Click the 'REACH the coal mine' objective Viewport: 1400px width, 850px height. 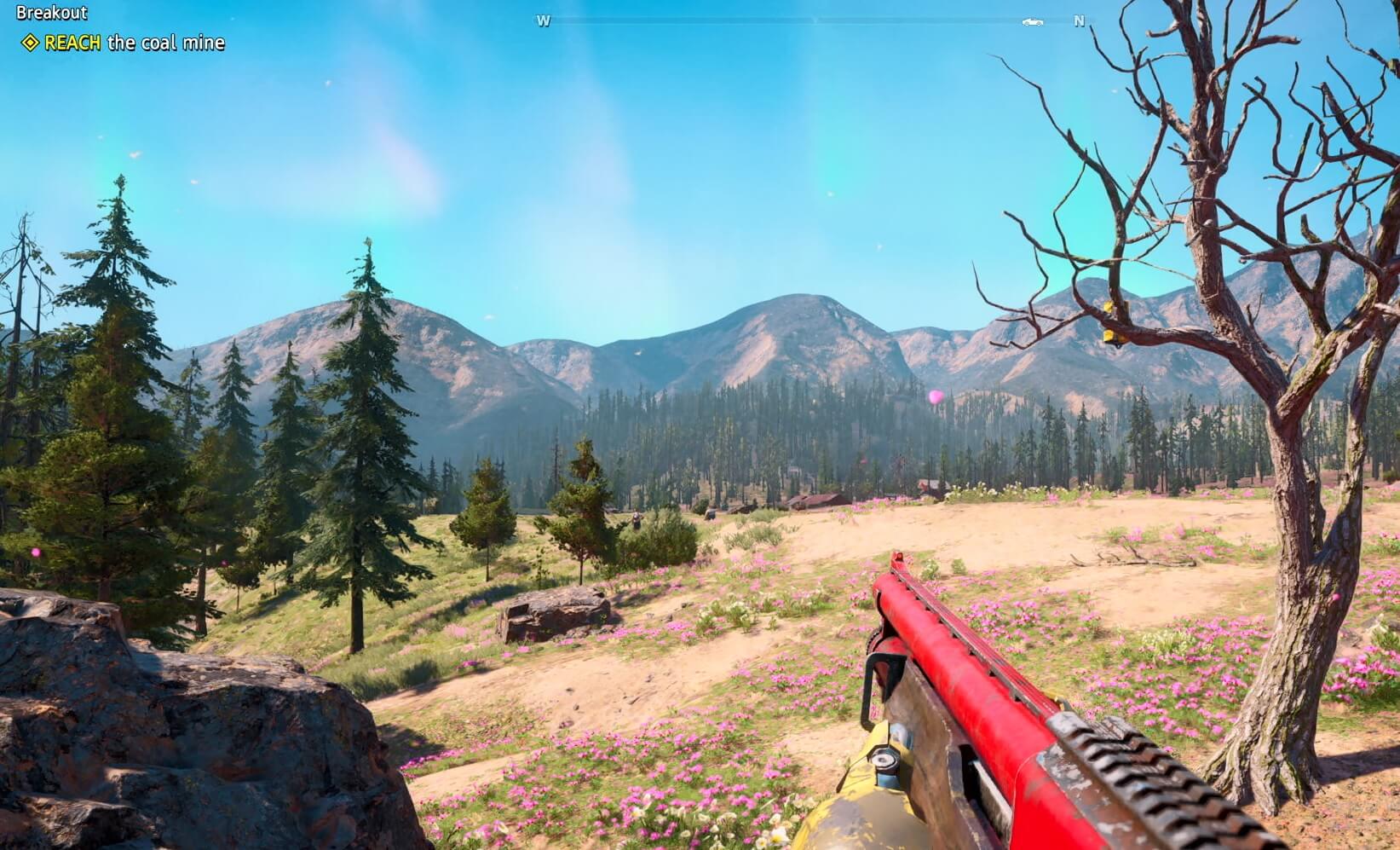(x=134, y=43)
